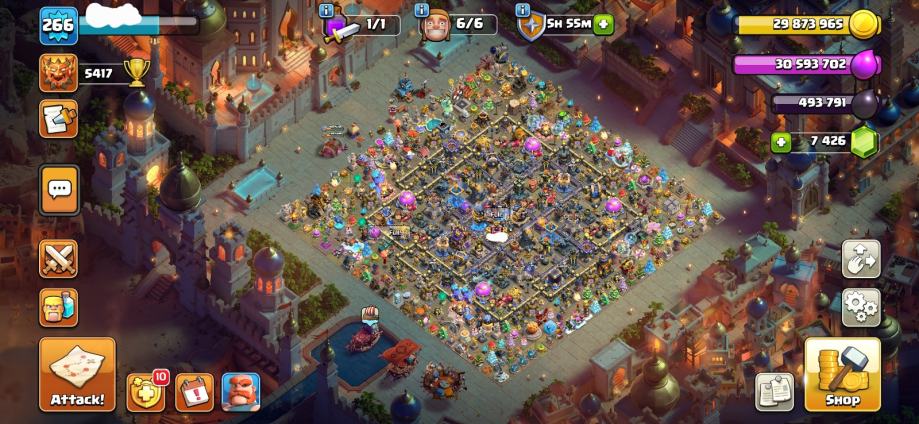Buy gems with the green plus
The image size is (919, 424).
781,142
